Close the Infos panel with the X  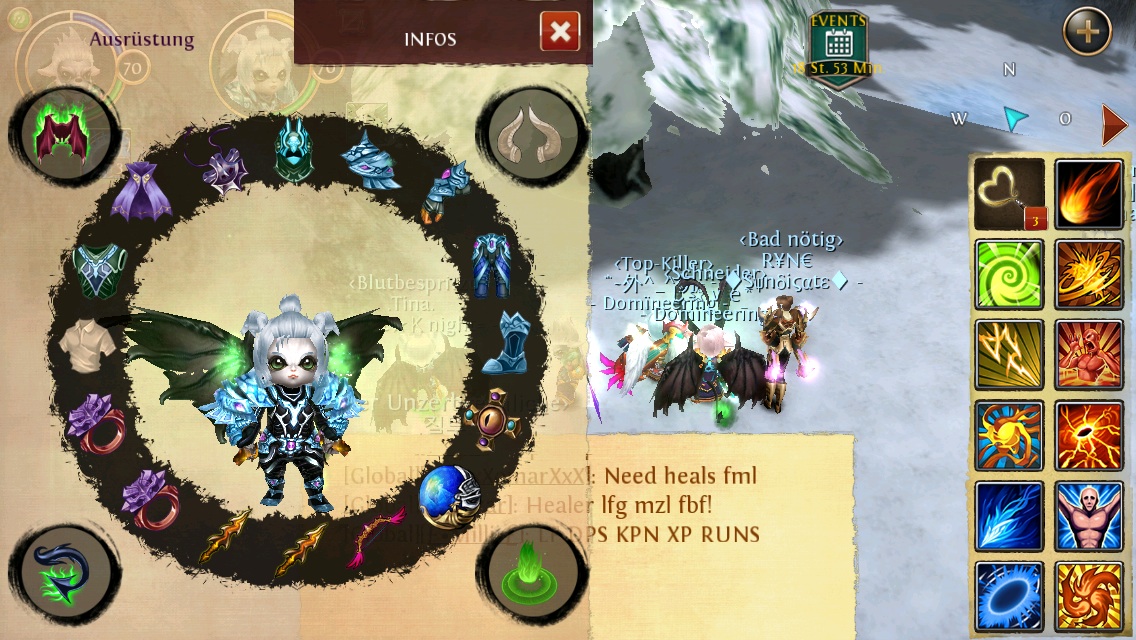point(560,32)
